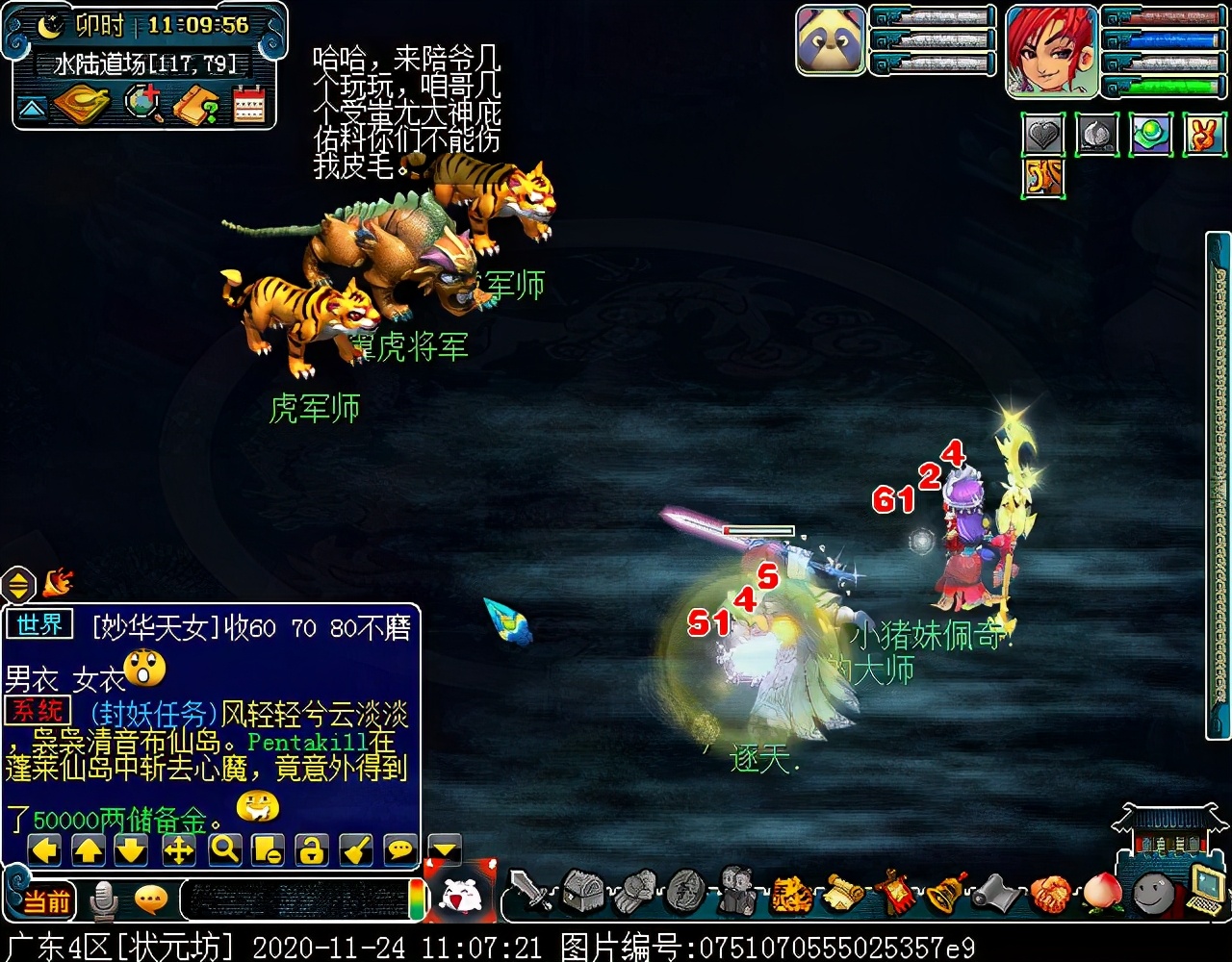Select the 当前 current channel button
The height and width of the screenshot is (962, 1232).
[x=46, y=901]
